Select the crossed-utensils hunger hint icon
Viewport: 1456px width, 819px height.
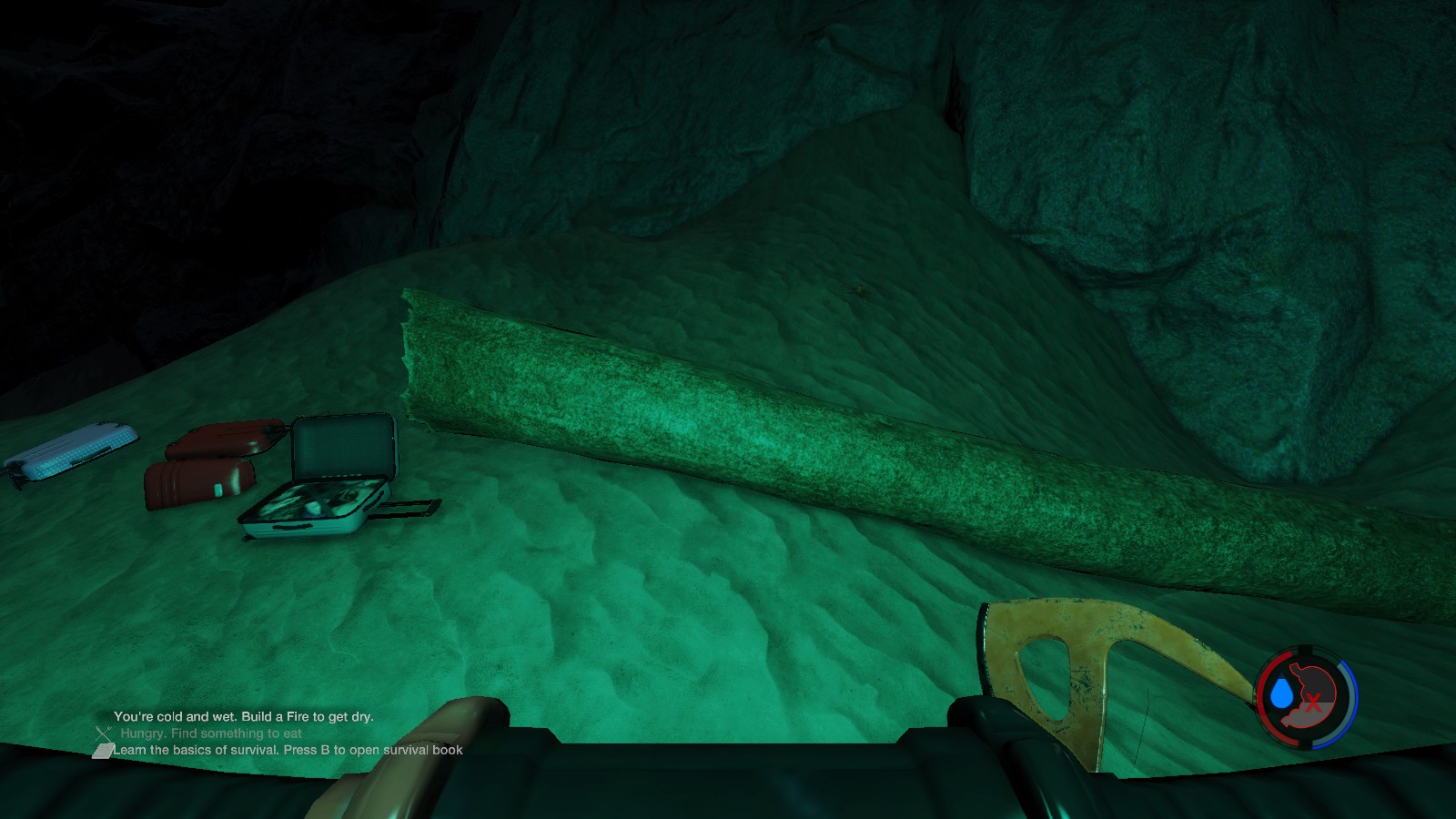click(x=103, y=733)
